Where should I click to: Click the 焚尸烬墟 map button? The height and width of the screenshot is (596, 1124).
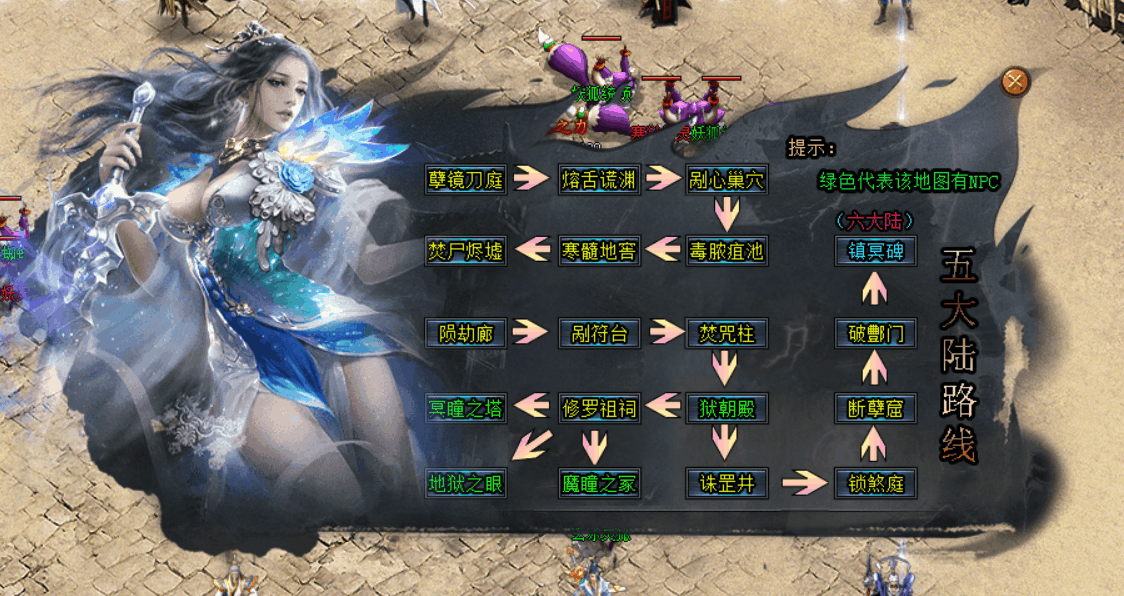tap(466, 250)
